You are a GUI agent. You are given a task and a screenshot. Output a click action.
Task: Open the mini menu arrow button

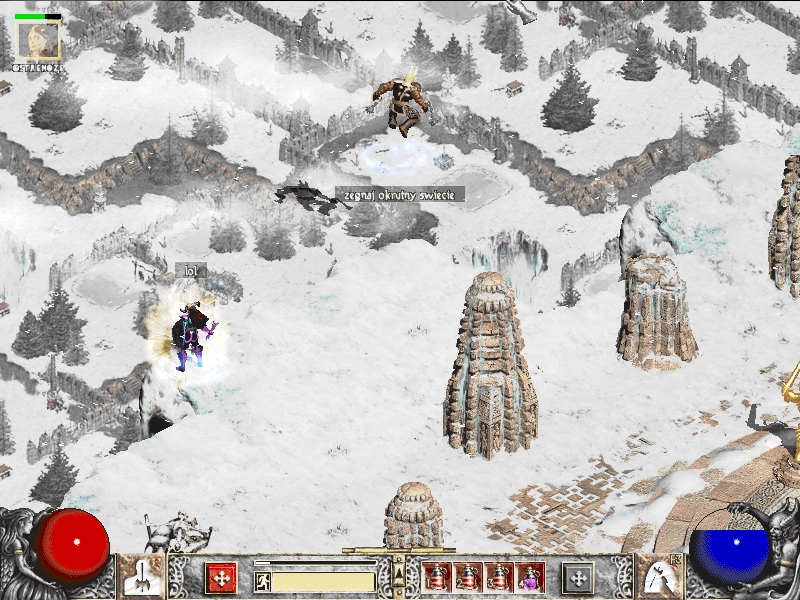[x=399, y=574]
